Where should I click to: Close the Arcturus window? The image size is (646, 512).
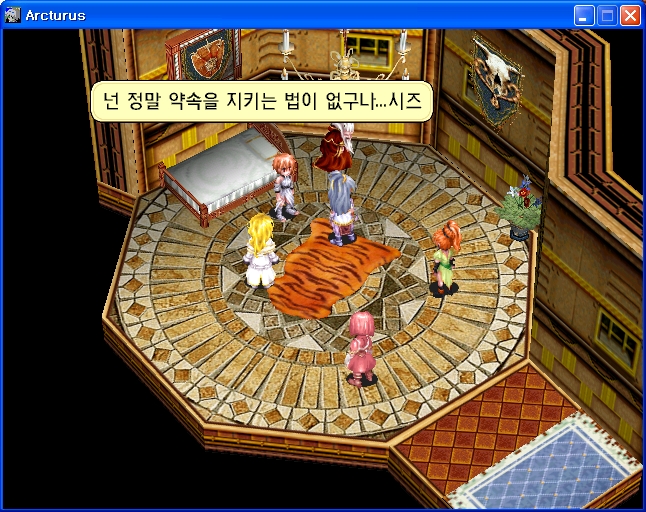[x=630, y=15]
